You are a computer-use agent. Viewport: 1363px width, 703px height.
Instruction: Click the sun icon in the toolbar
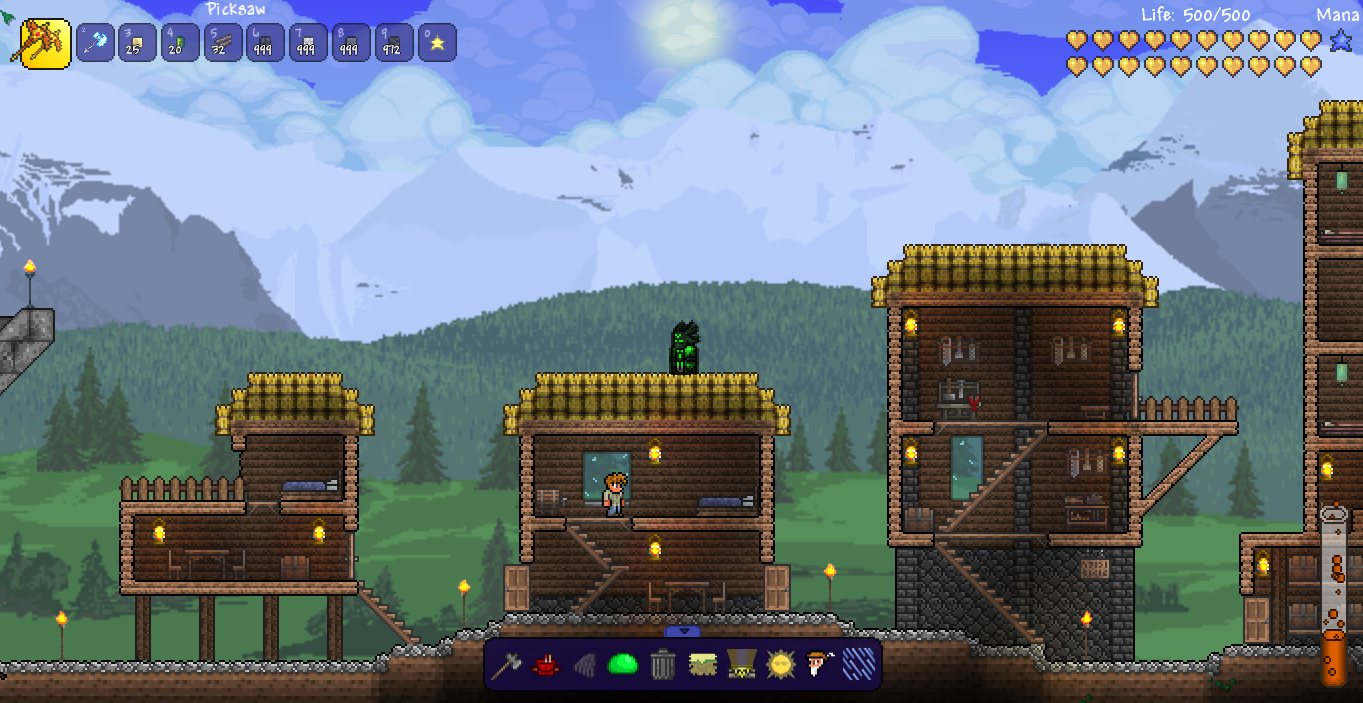[780, 664]
